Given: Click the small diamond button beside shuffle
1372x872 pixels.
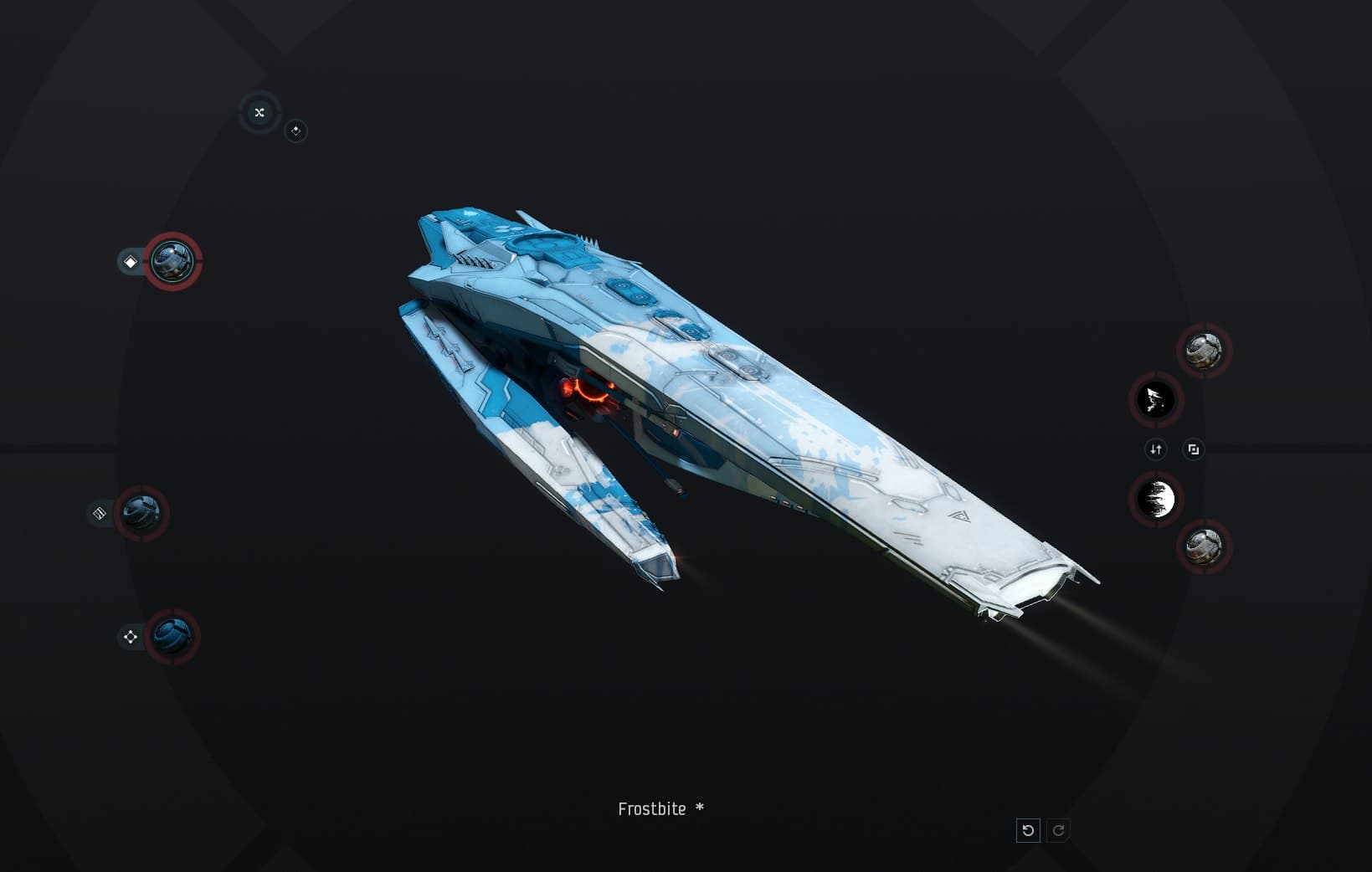Looking at the screenshot, I should 295,131.
